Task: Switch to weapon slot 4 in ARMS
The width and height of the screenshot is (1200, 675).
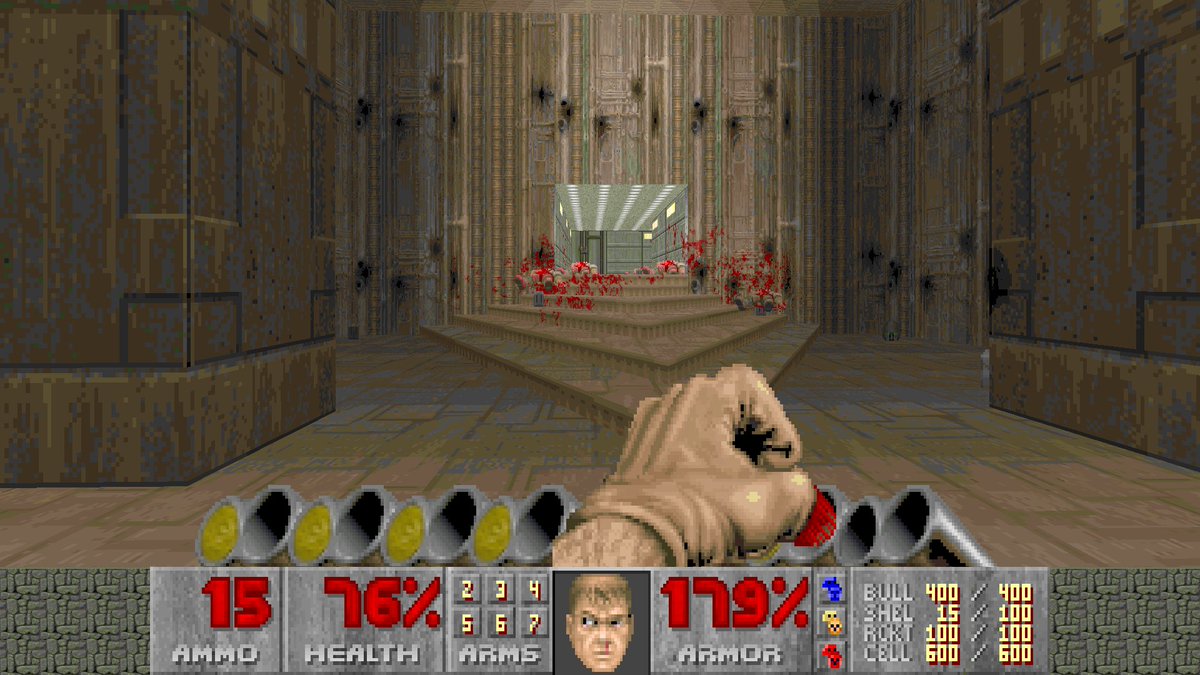Action: 534,591
